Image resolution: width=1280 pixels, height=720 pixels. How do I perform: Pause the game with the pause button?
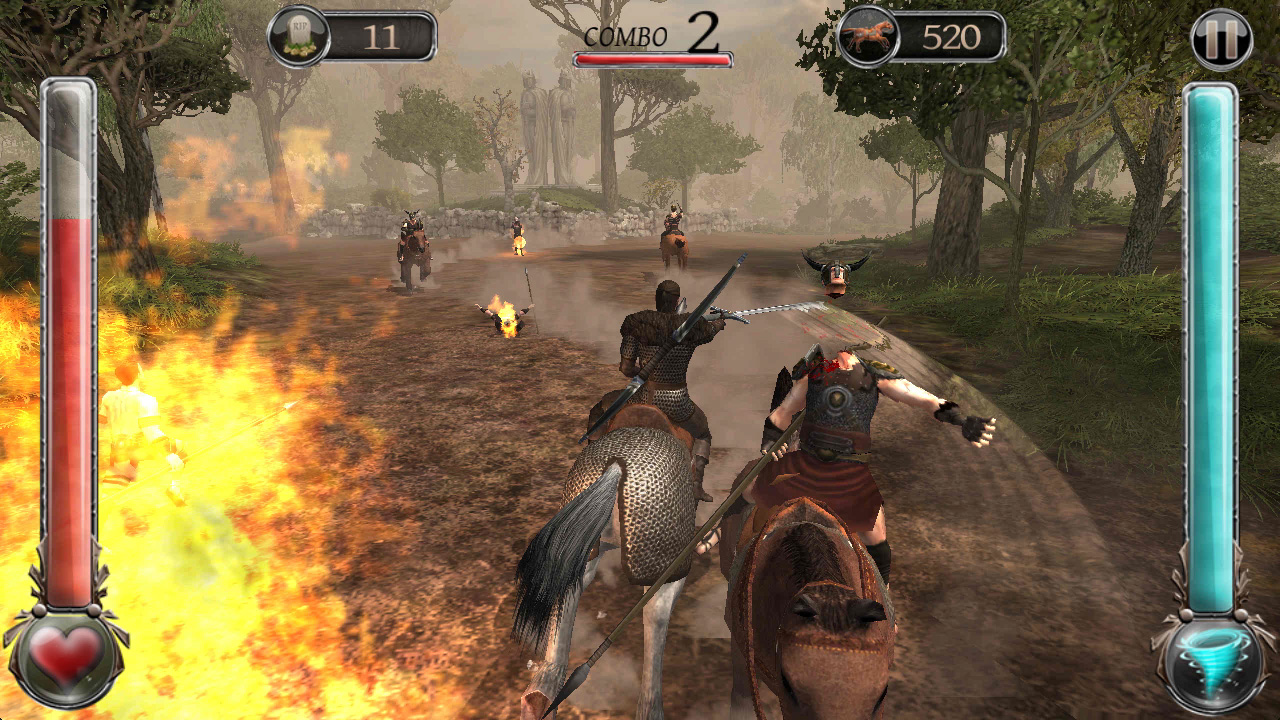(x=1221, y=40)
